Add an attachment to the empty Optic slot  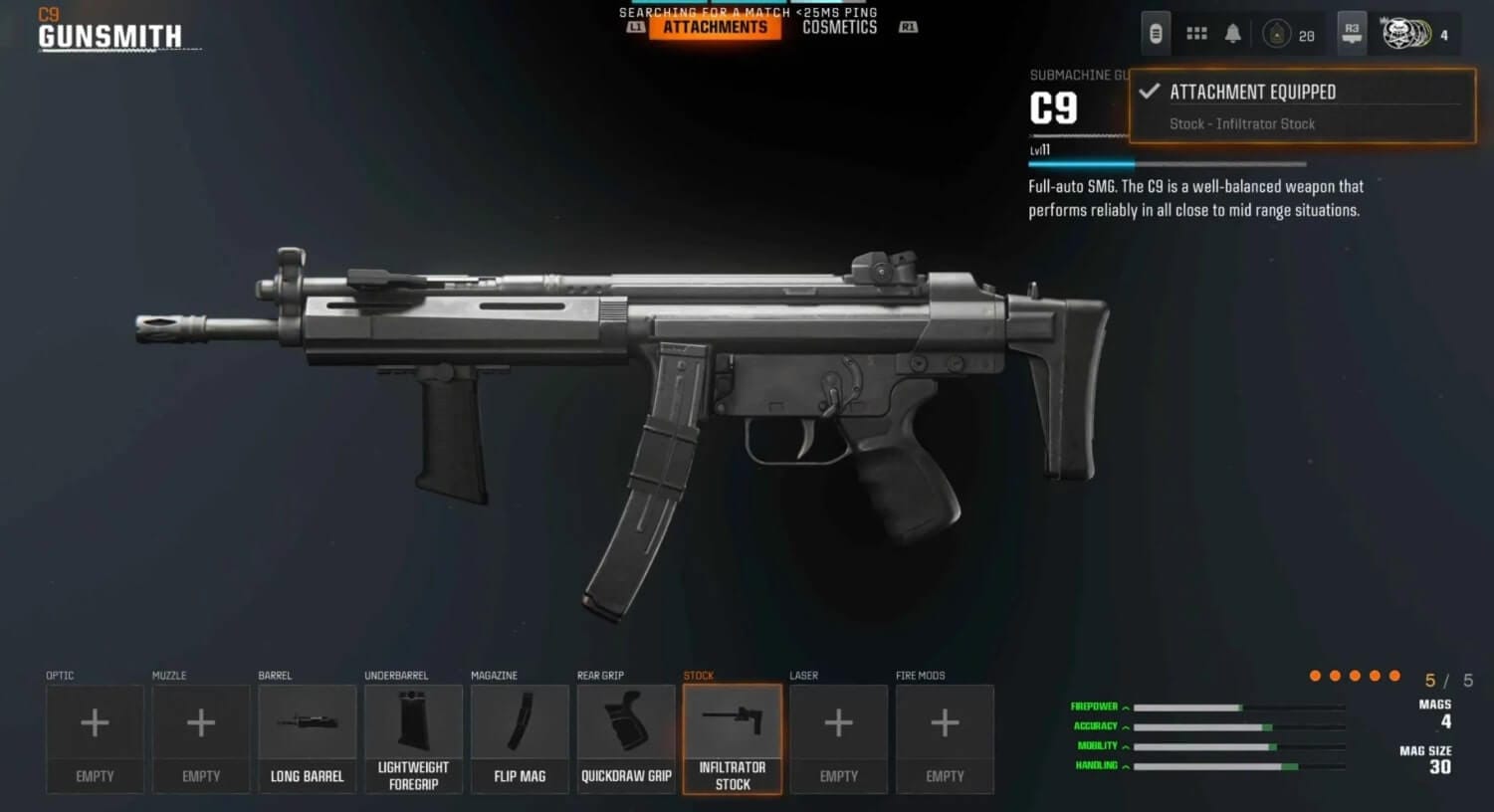click(95, 738)
